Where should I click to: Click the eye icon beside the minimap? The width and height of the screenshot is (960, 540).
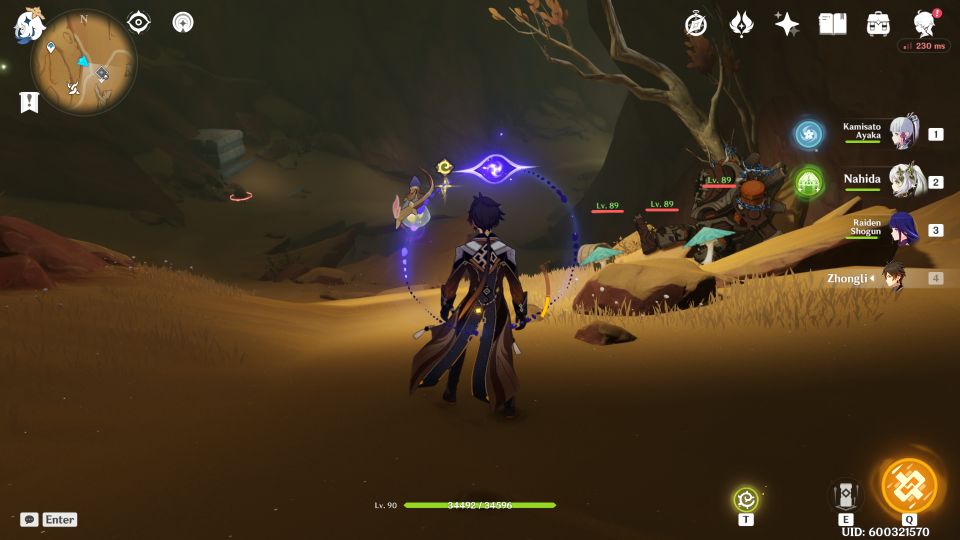click(x=139, y=23)
